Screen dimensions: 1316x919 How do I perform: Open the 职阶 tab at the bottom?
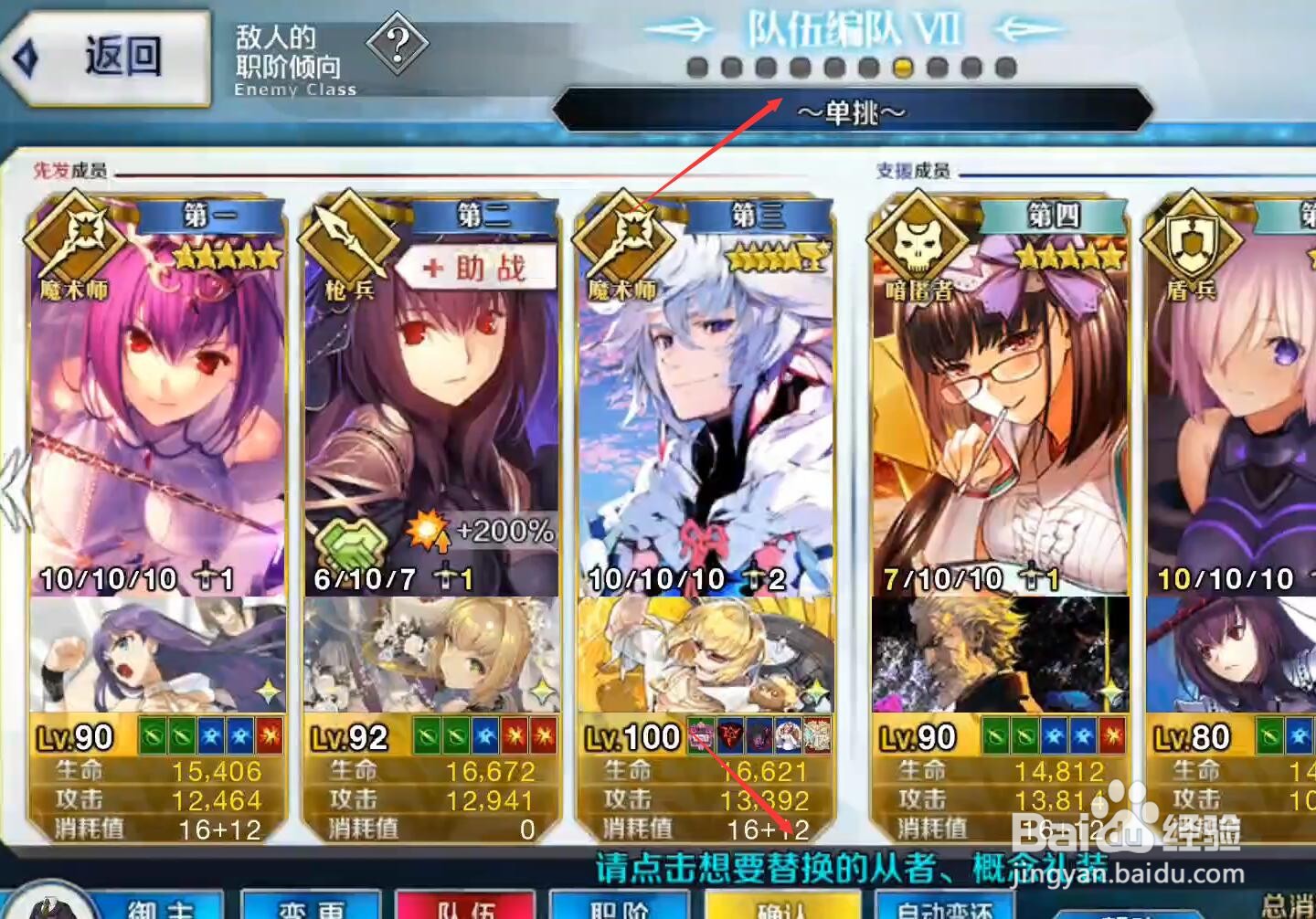(620, 909)
